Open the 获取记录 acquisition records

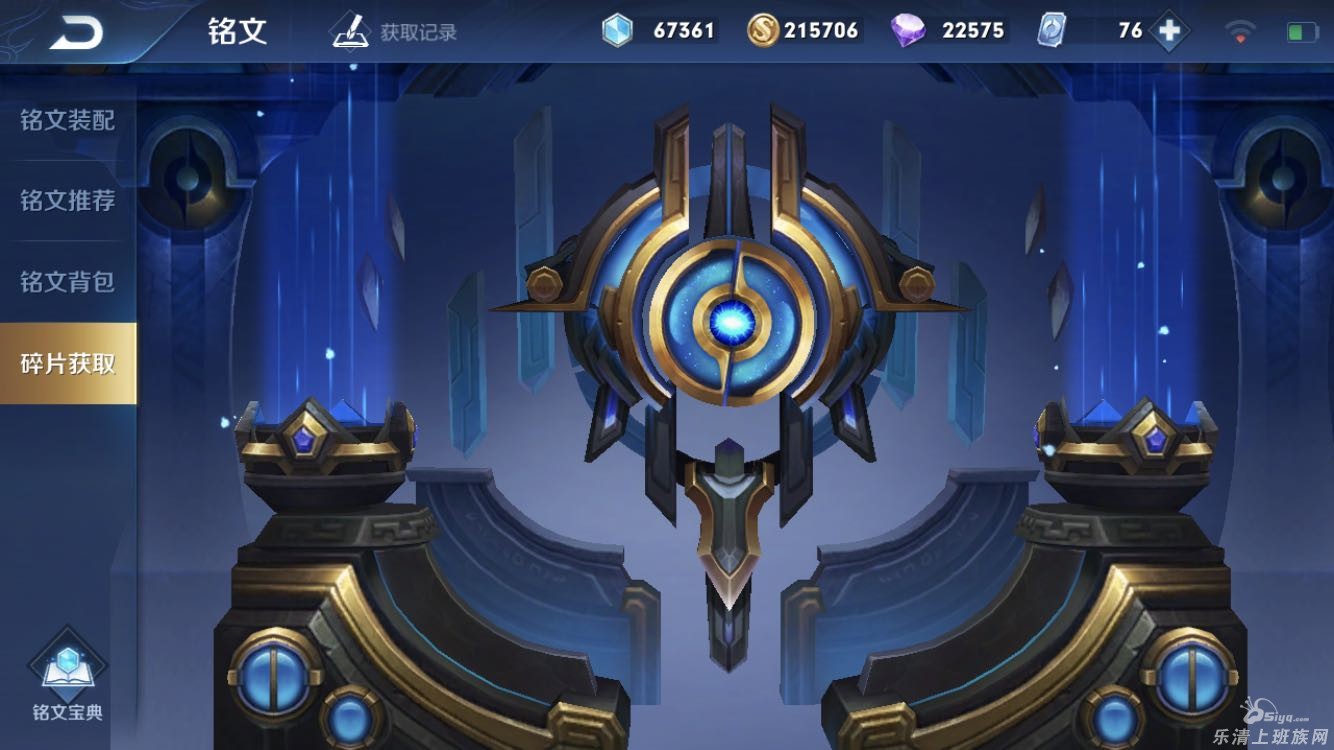pos(395,31)
